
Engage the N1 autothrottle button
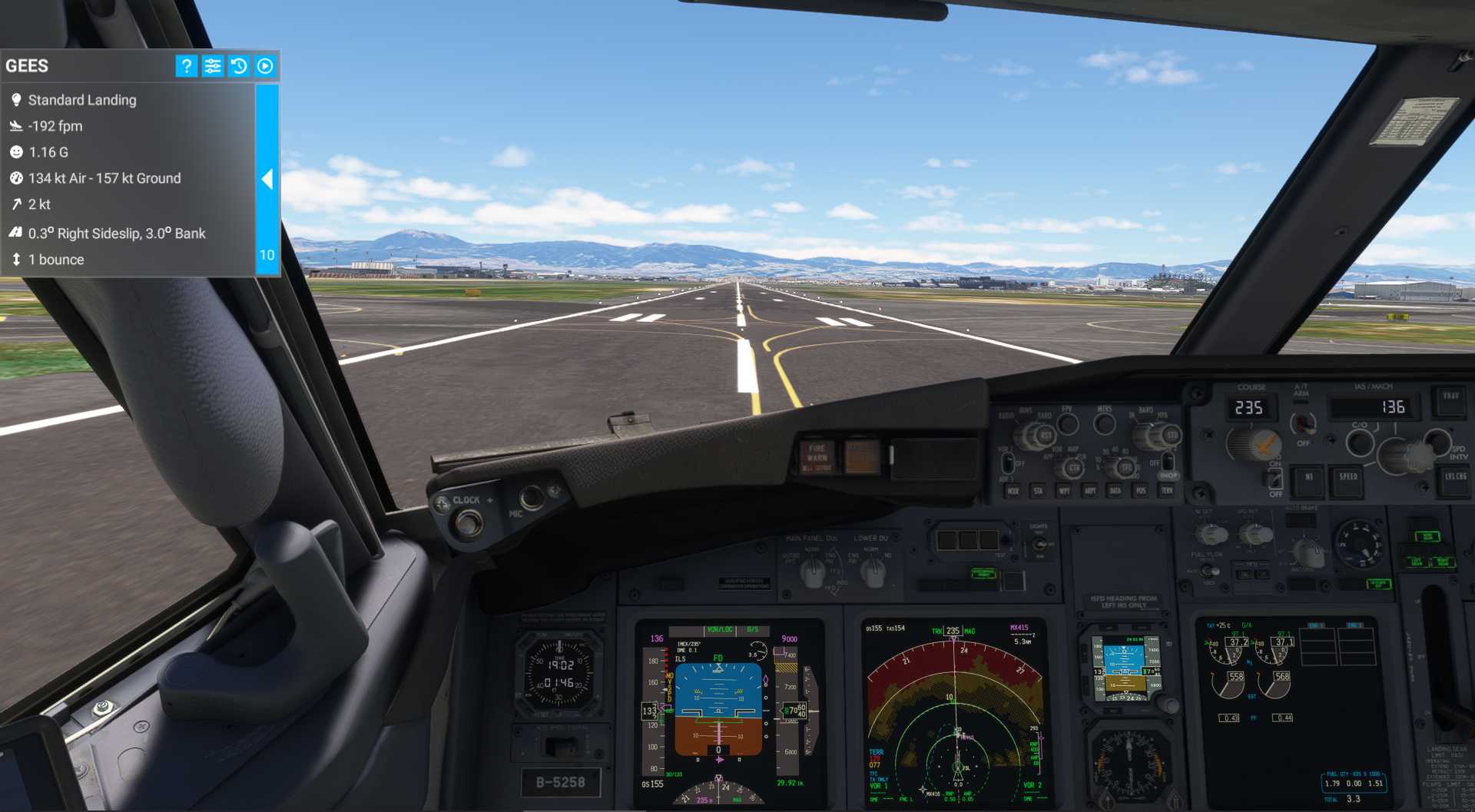coord(1308,479)
